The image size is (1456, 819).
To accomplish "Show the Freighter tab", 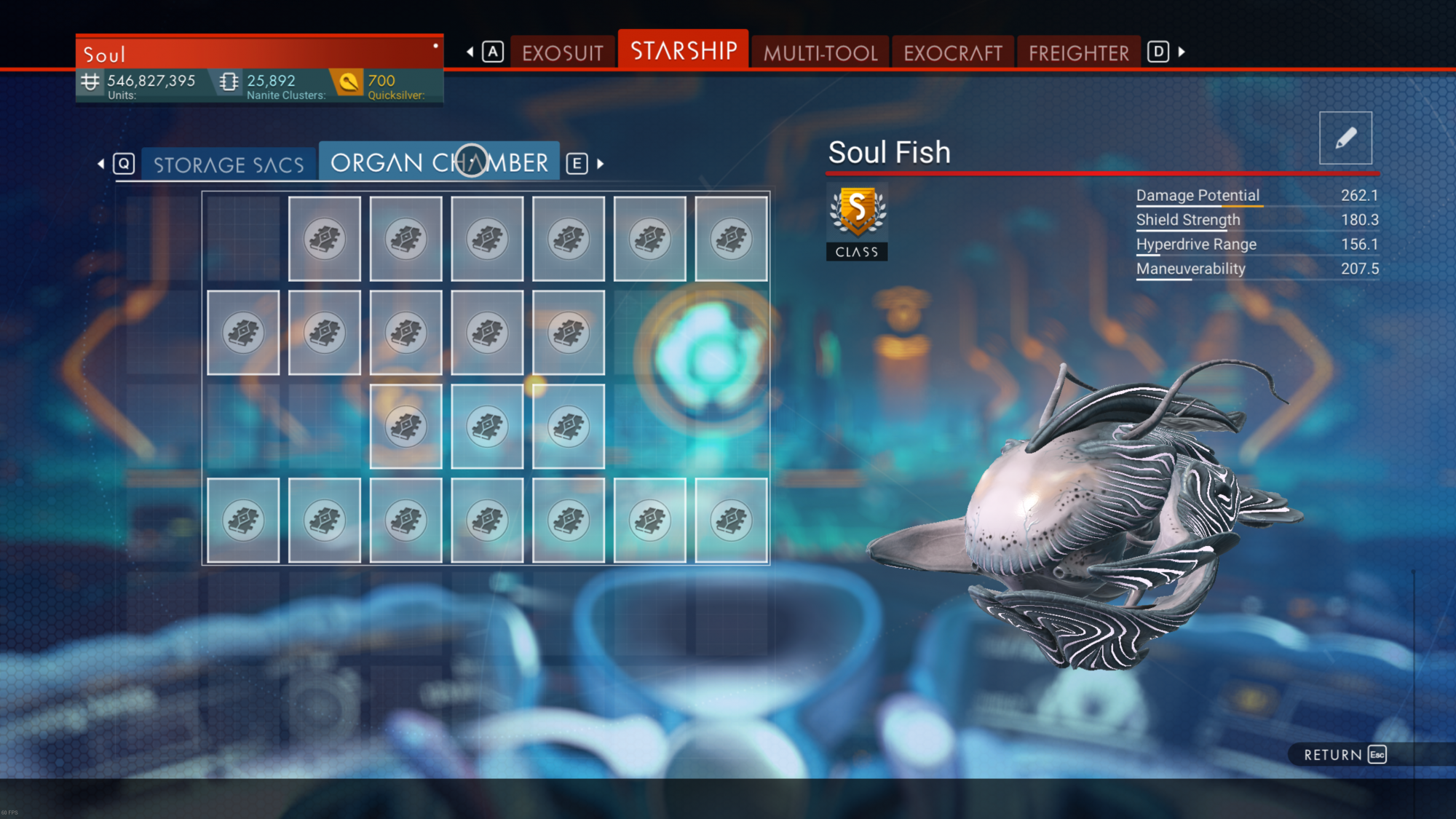I will (1078, 53).
